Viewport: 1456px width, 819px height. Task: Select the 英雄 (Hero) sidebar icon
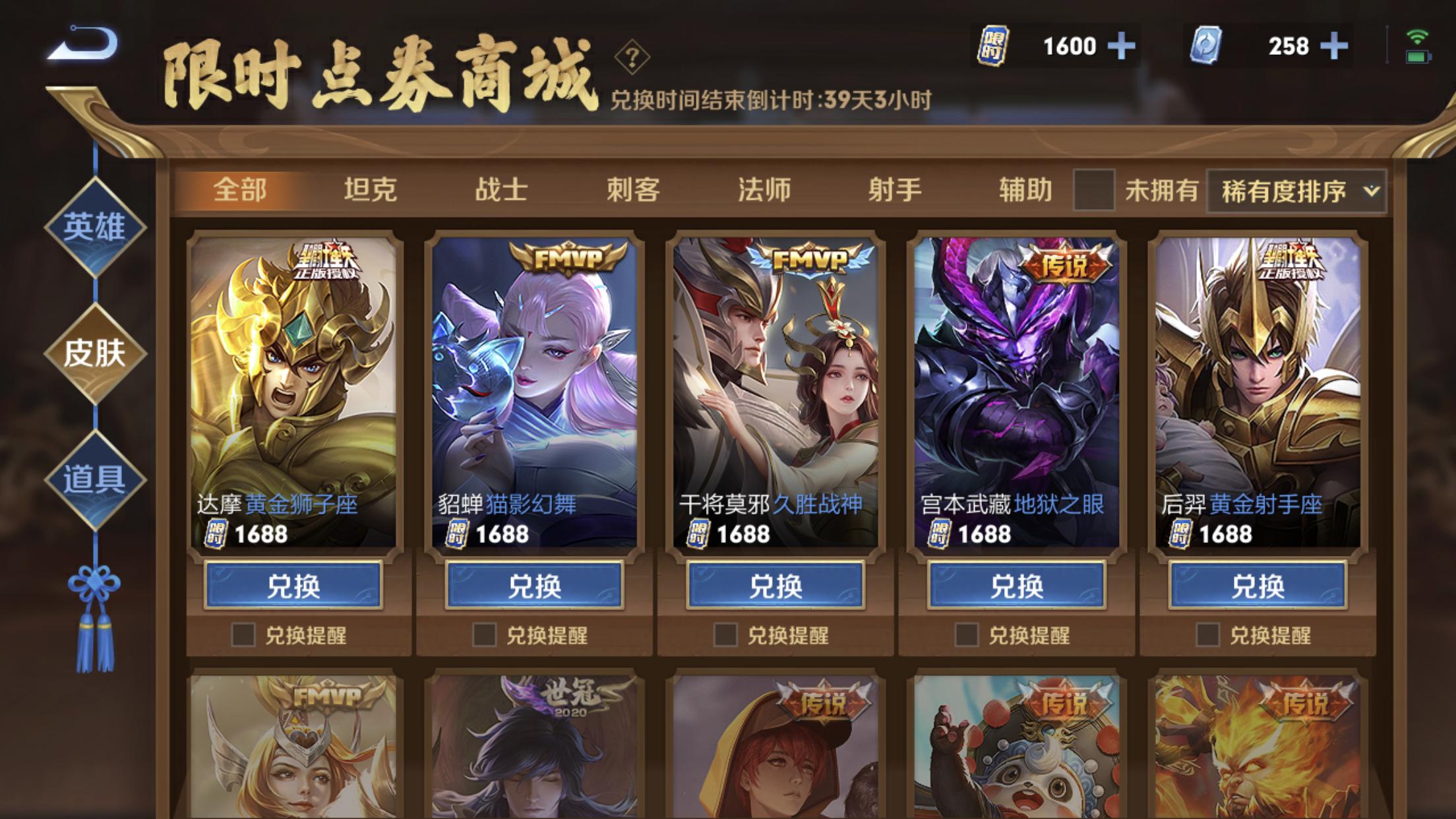tap(94, 228)
